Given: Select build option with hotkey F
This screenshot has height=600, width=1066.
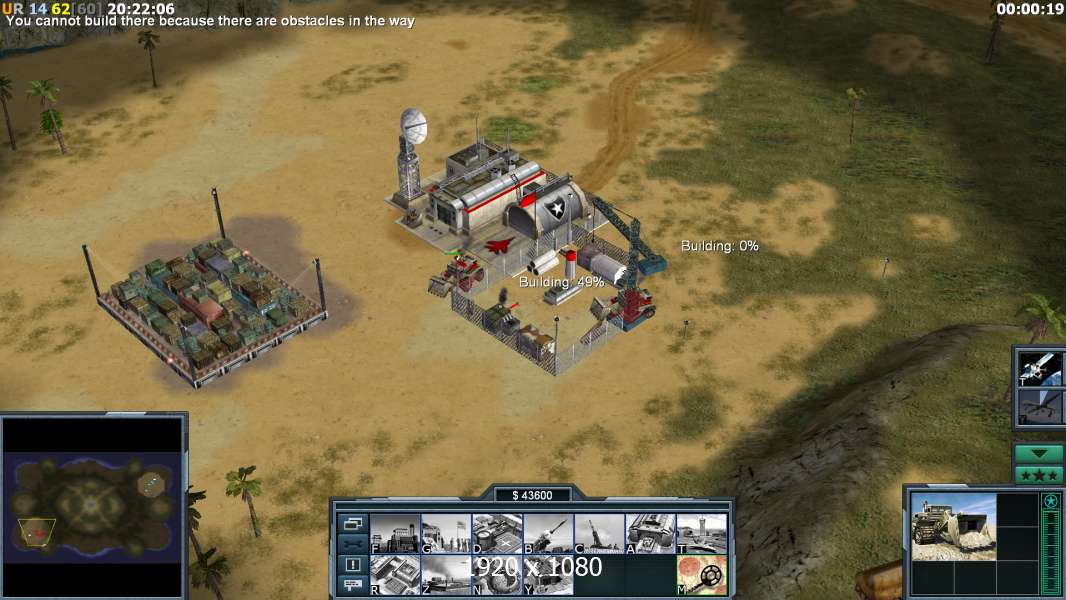Looking at the screenshot, I should click(x=394, y=533).
